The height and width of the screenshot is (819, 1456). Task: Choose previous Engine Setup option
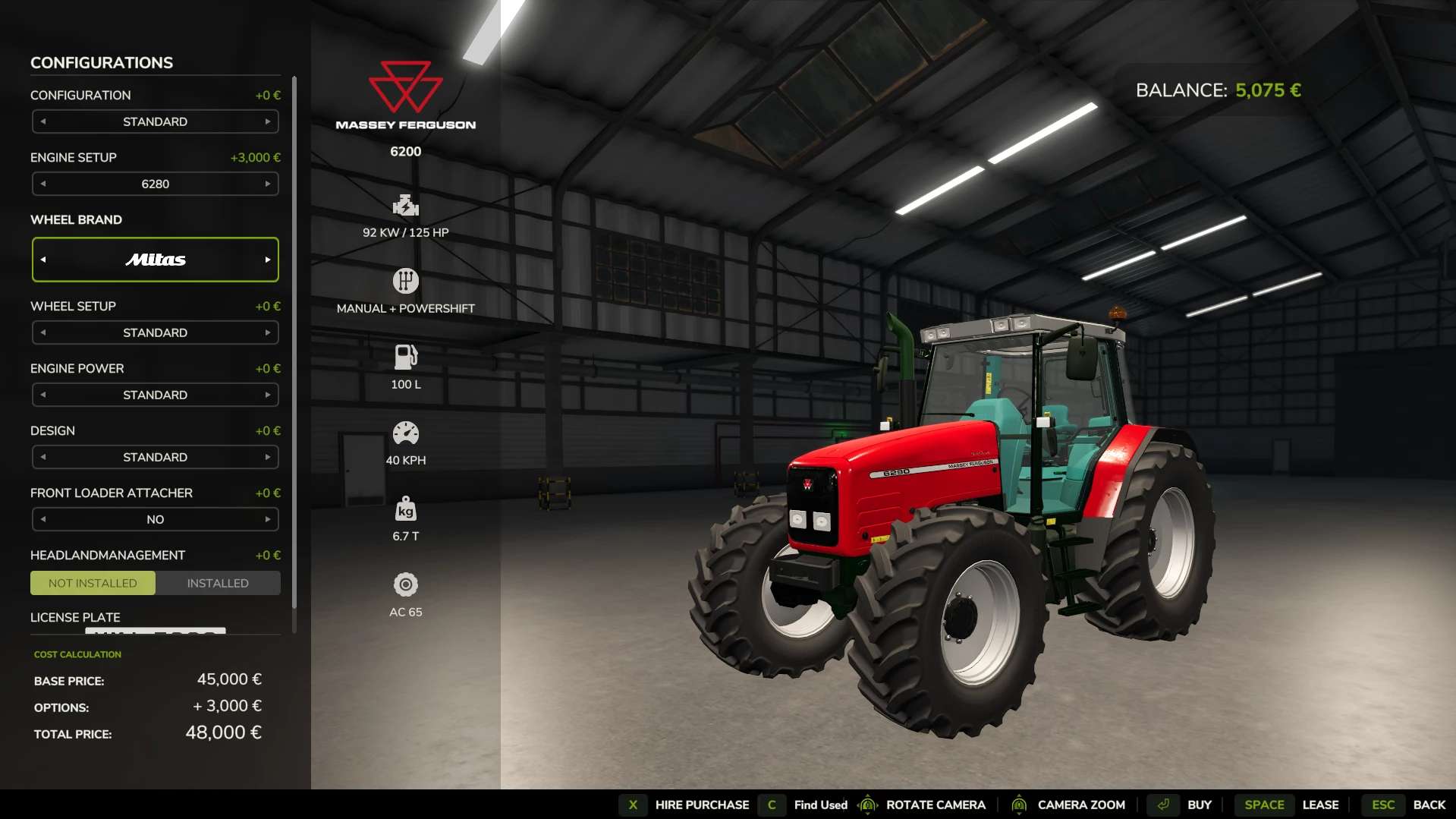click(43, 184)
